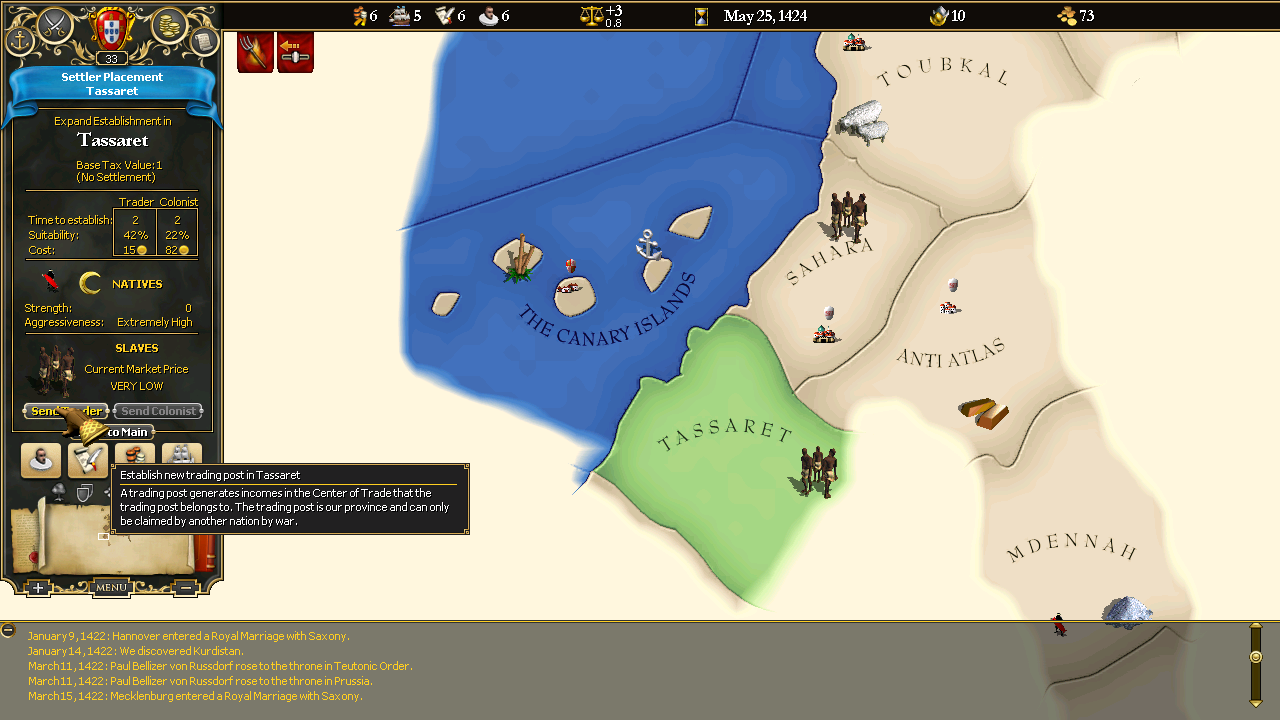Screen dimensions: 1280x720
Task: Toggle the tree map mode icon
Action: (59, 490)
